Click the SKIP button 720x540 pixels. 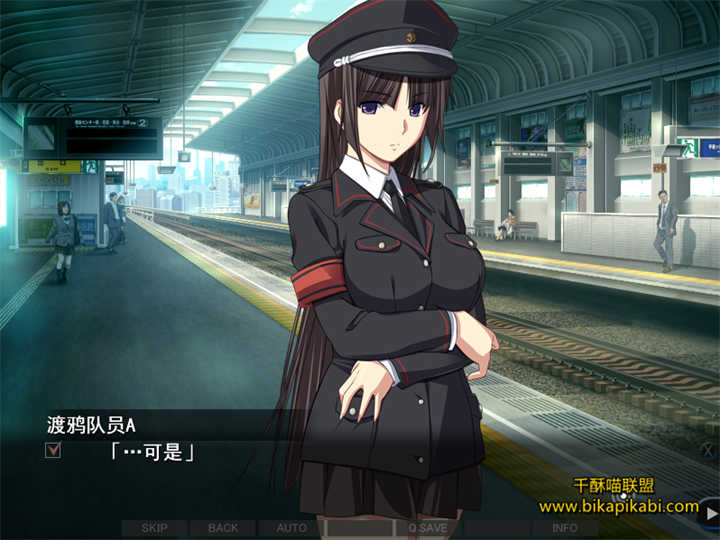[155, 528]
